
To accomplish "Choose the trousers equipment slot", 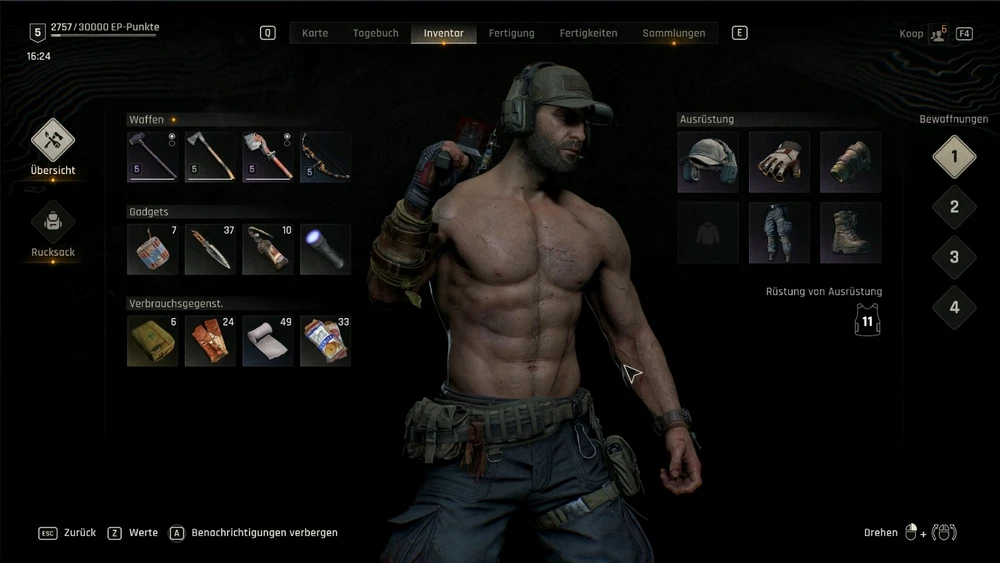I will coord(779,233).
